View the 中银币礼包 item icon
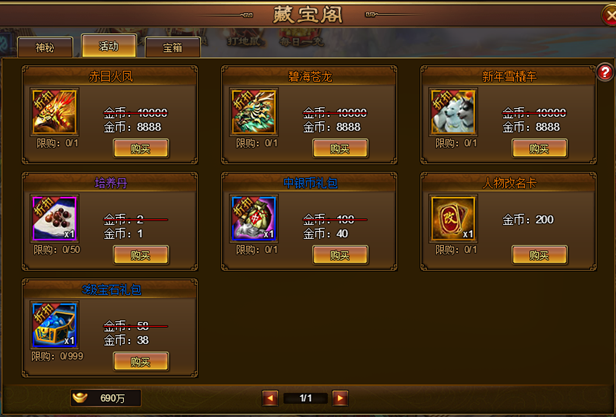 click(254, 218)
